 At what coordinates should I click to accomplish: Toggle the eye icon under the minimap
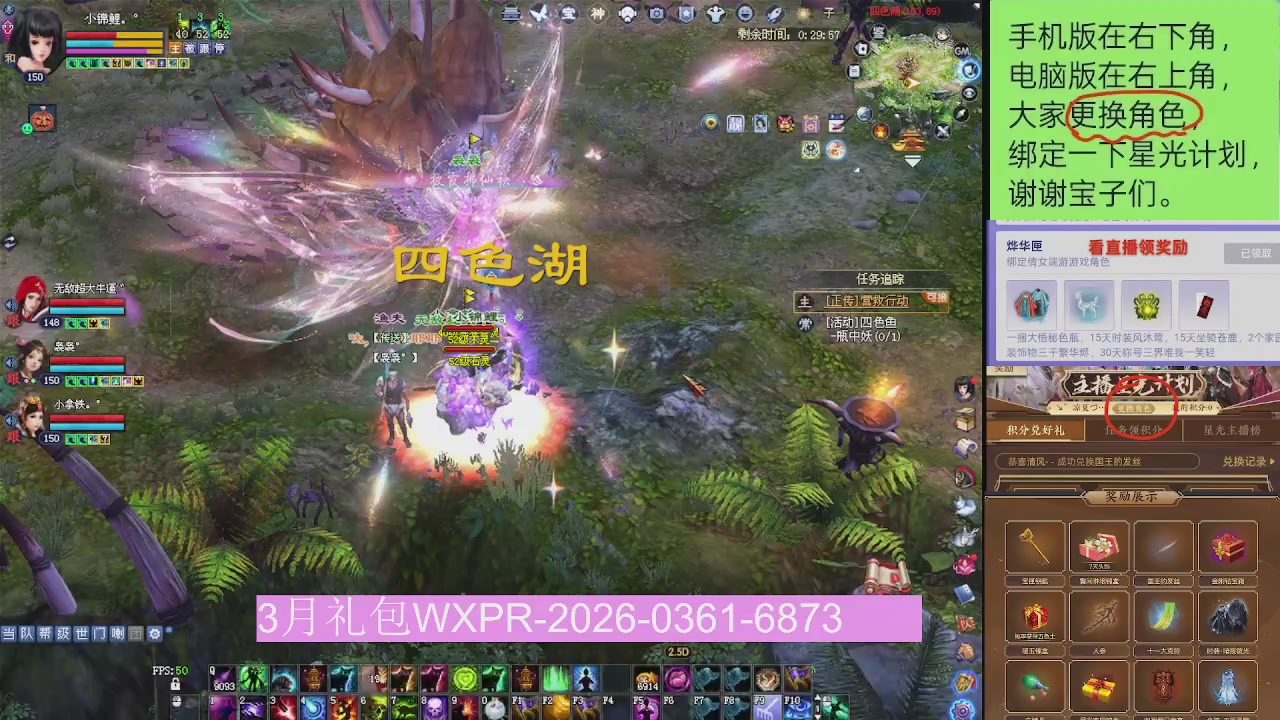click(969, 92)
